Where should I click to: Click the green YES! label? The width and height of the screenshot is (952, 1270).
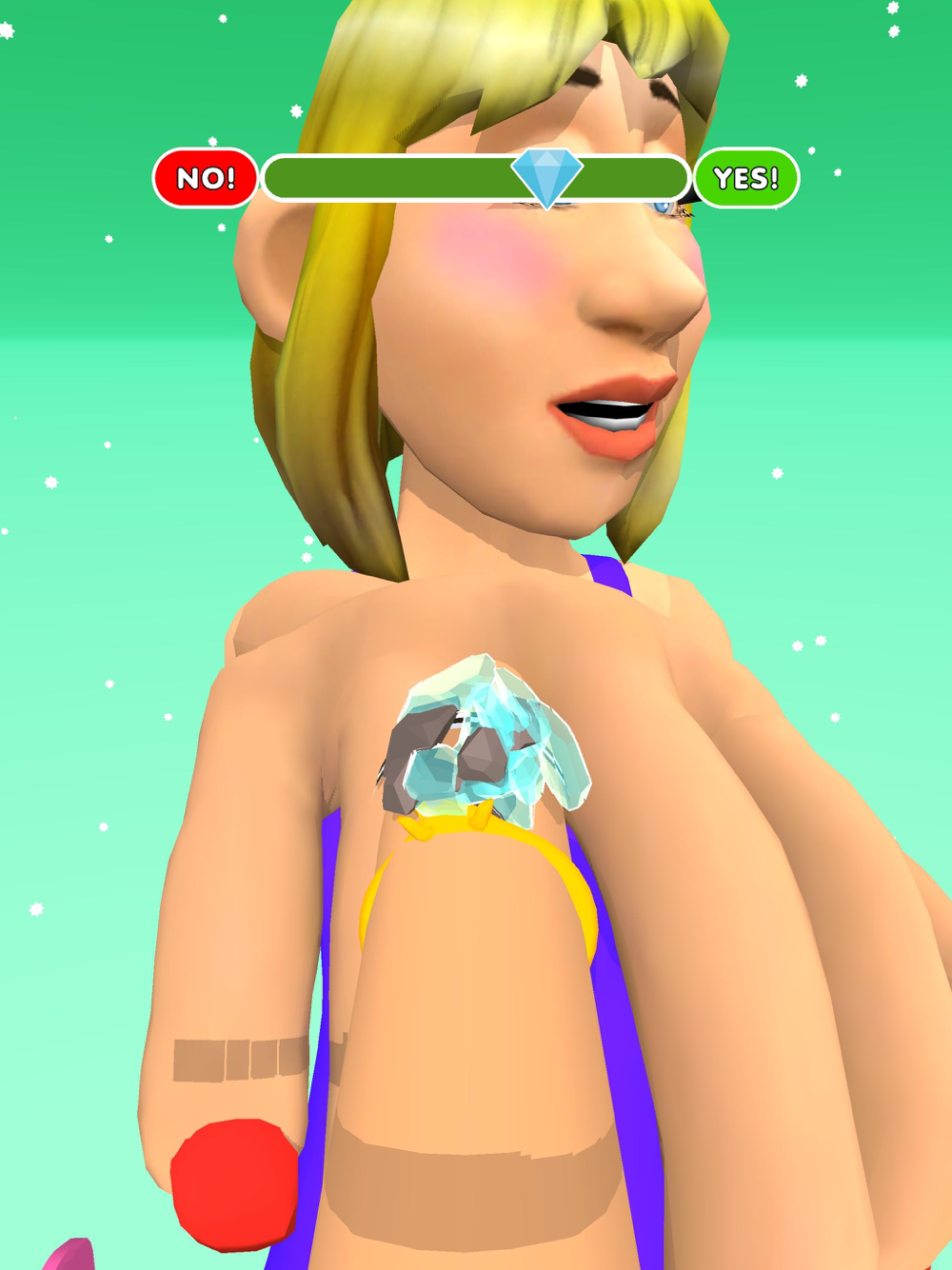pos(745,178)
